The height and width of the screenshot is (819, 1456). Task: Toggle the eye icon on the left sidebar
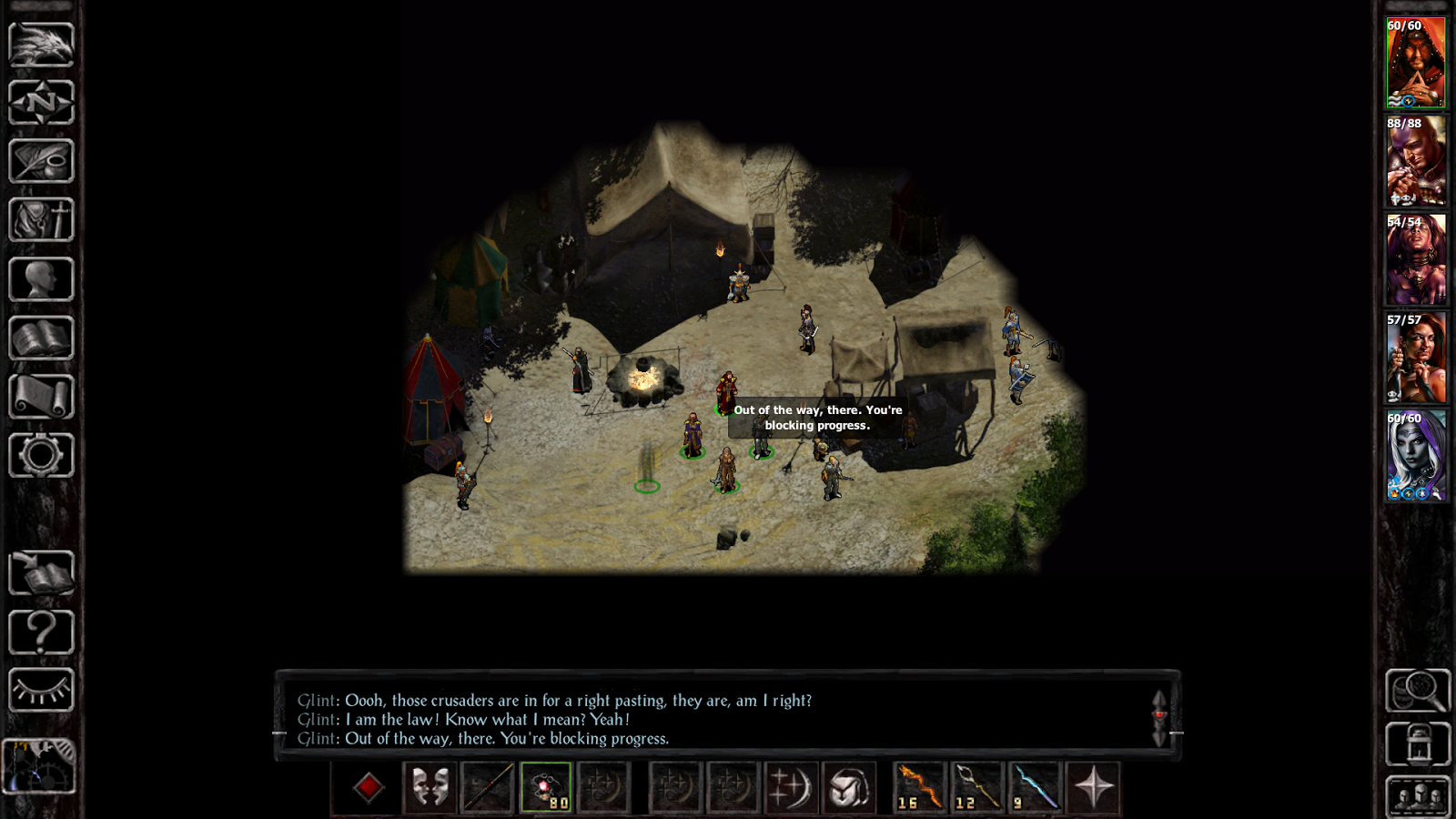[x=41, y=689]
